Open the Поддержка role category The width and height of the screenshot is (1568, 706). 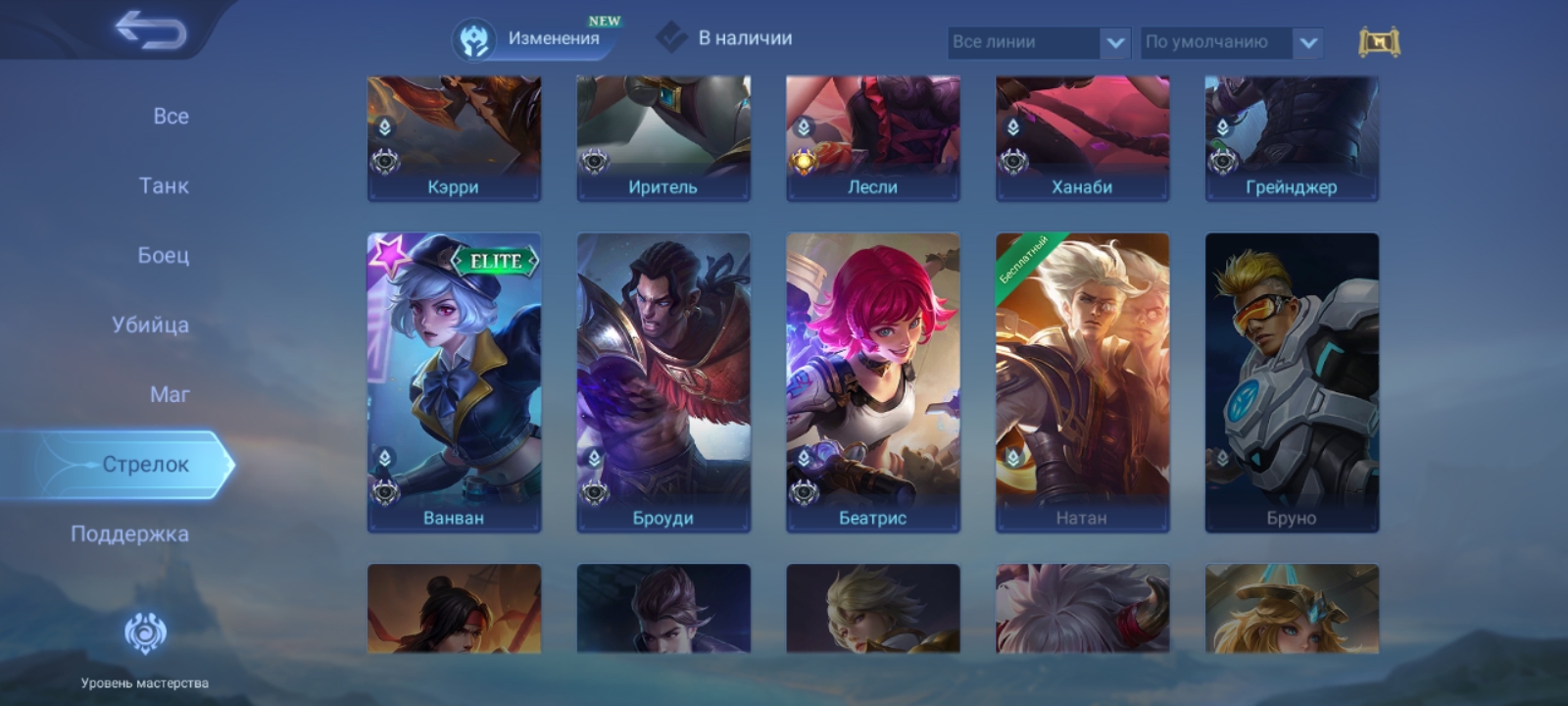[129, 534]
